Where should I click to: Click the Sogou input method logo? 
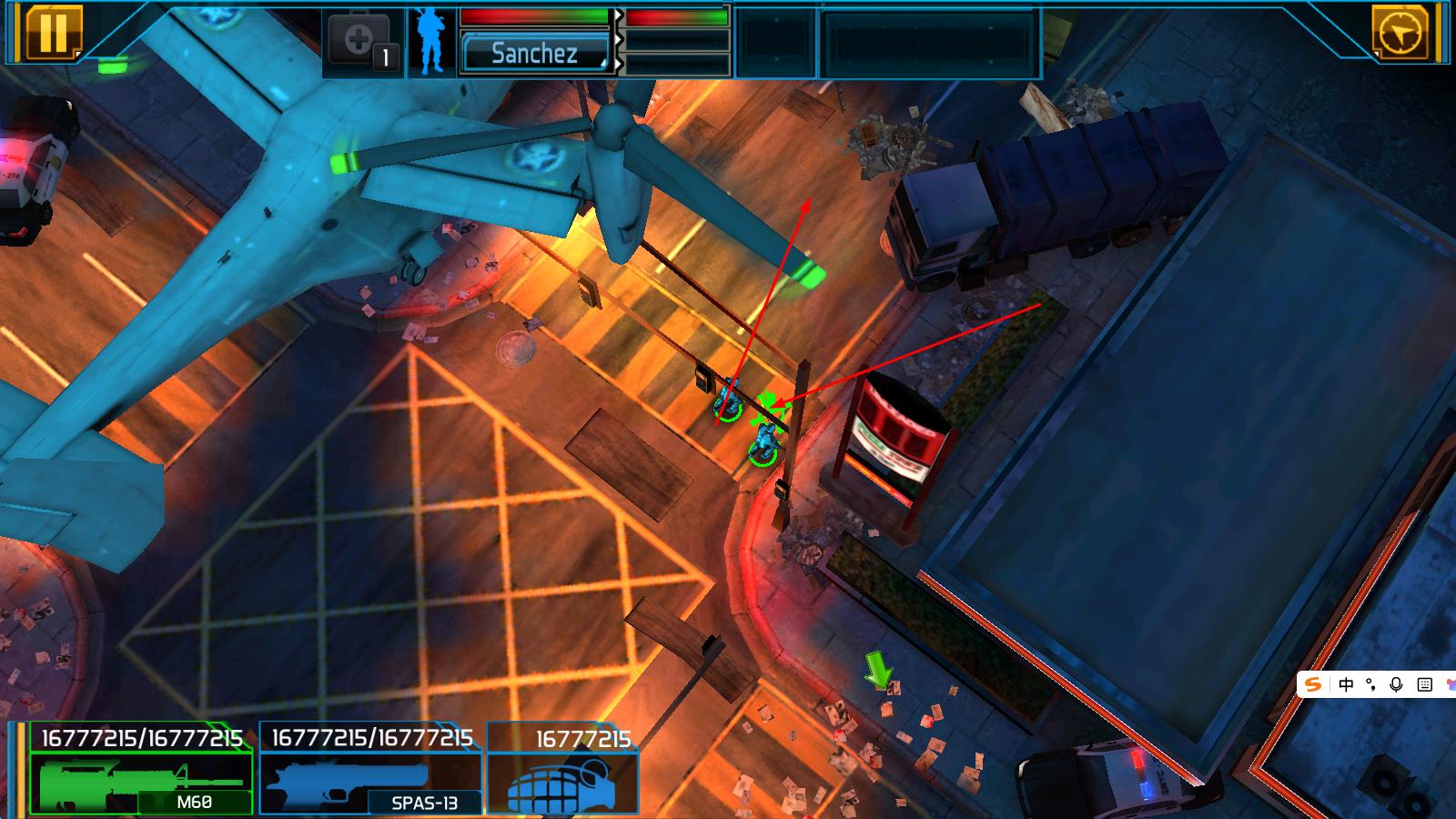1313,684
